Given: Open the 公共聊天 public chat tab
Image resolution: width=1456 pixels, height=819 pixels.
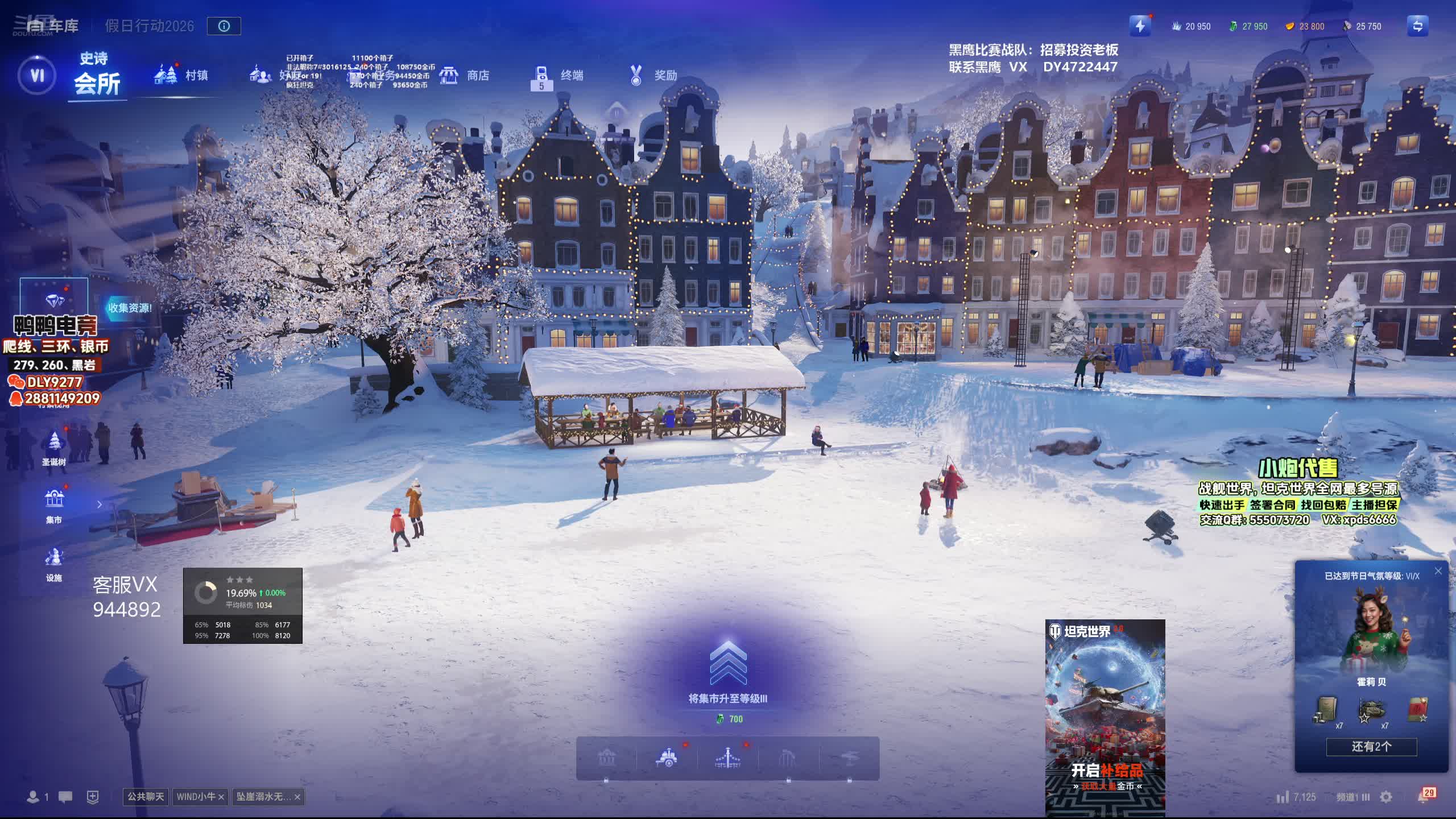Looking at the screenshot, I should (146, 797).
